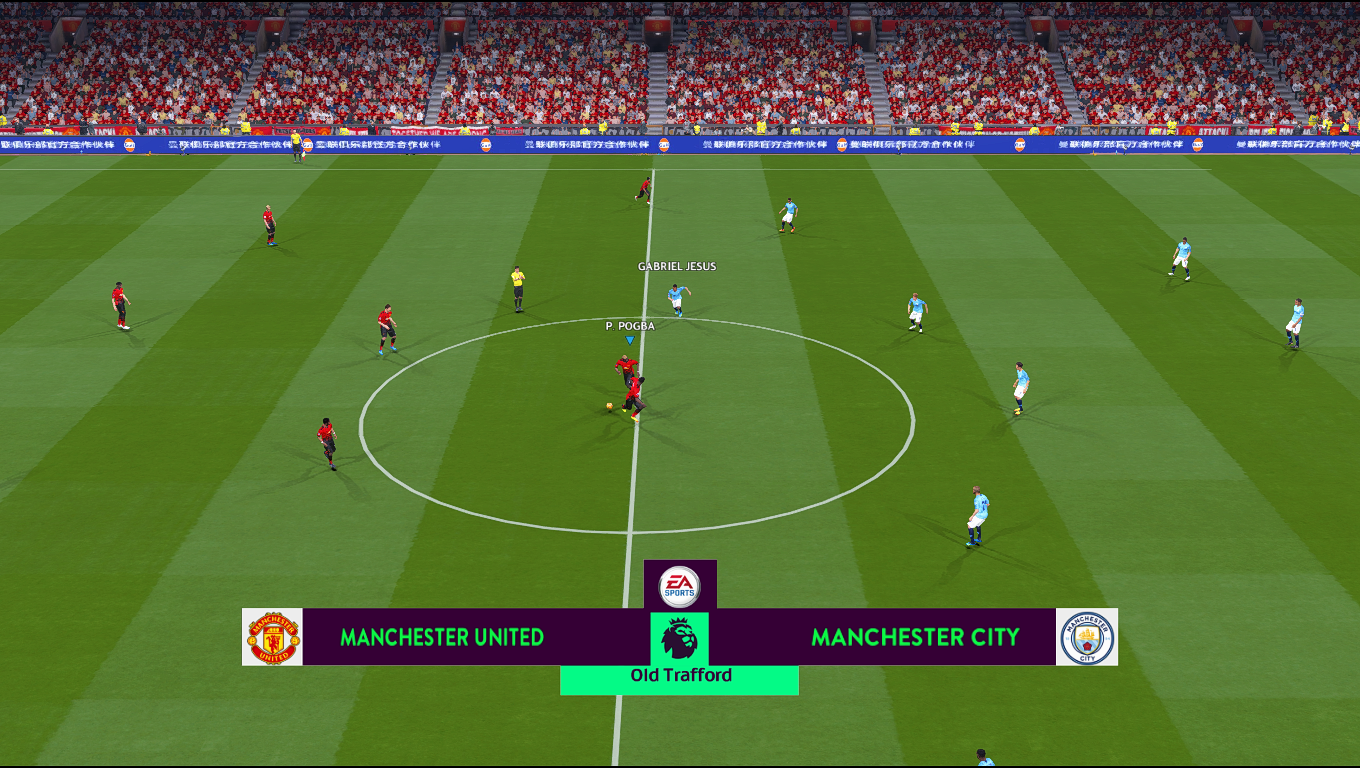Click the EA Sports logo badge
Image resolution: width=1360 pixels, height=768 pixels.
(680, 586)
